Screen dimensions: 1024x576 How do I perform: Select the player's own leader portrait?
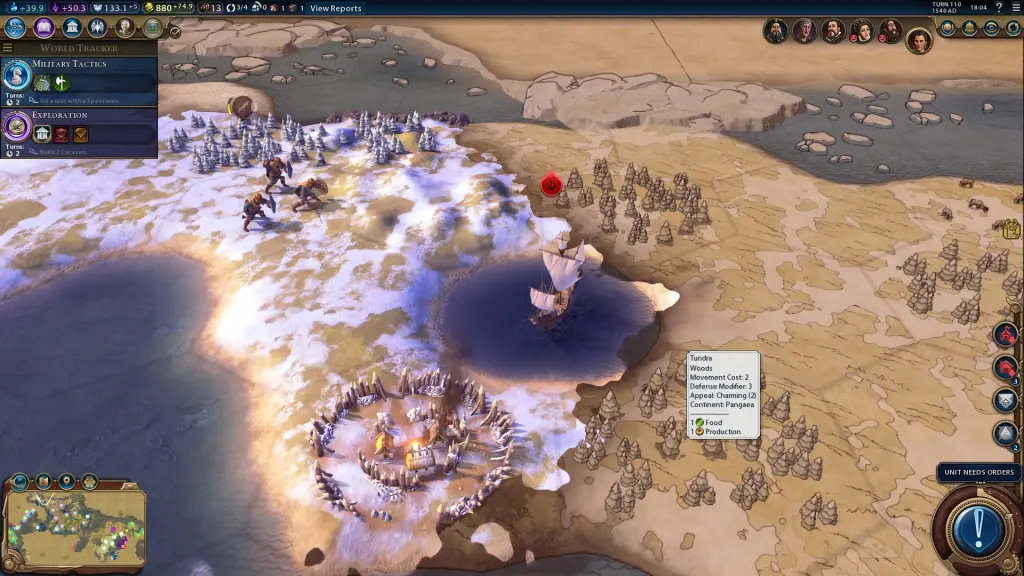coord(918,39)
